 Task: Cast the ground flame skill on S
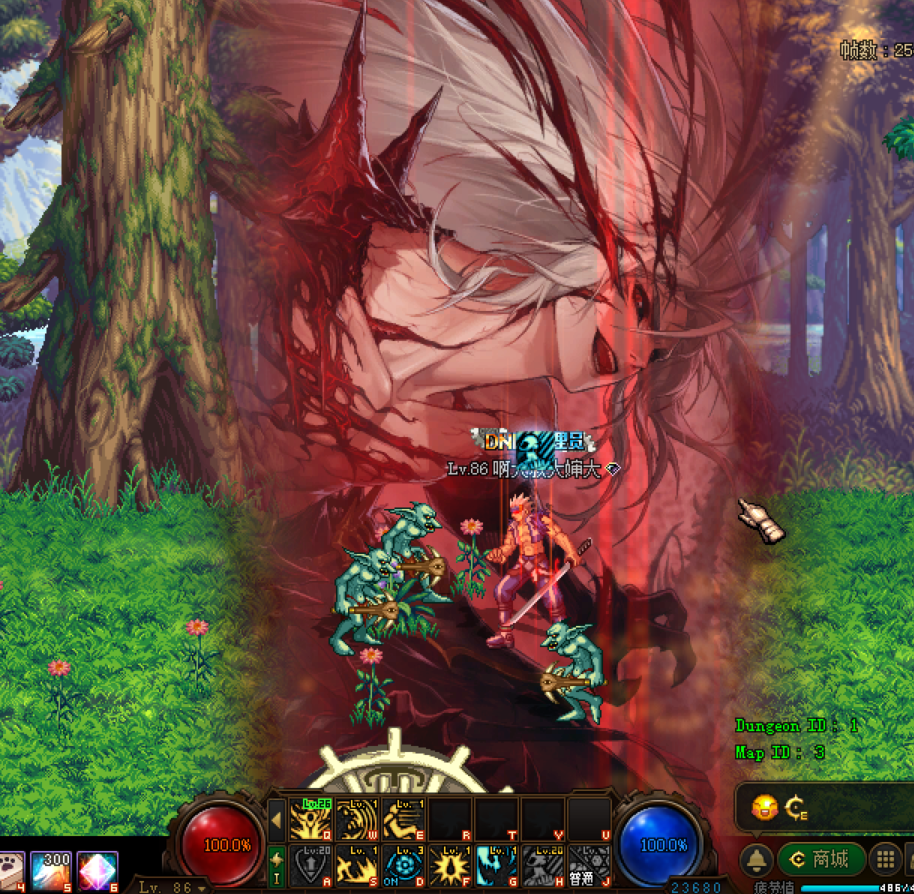[356, 865]
